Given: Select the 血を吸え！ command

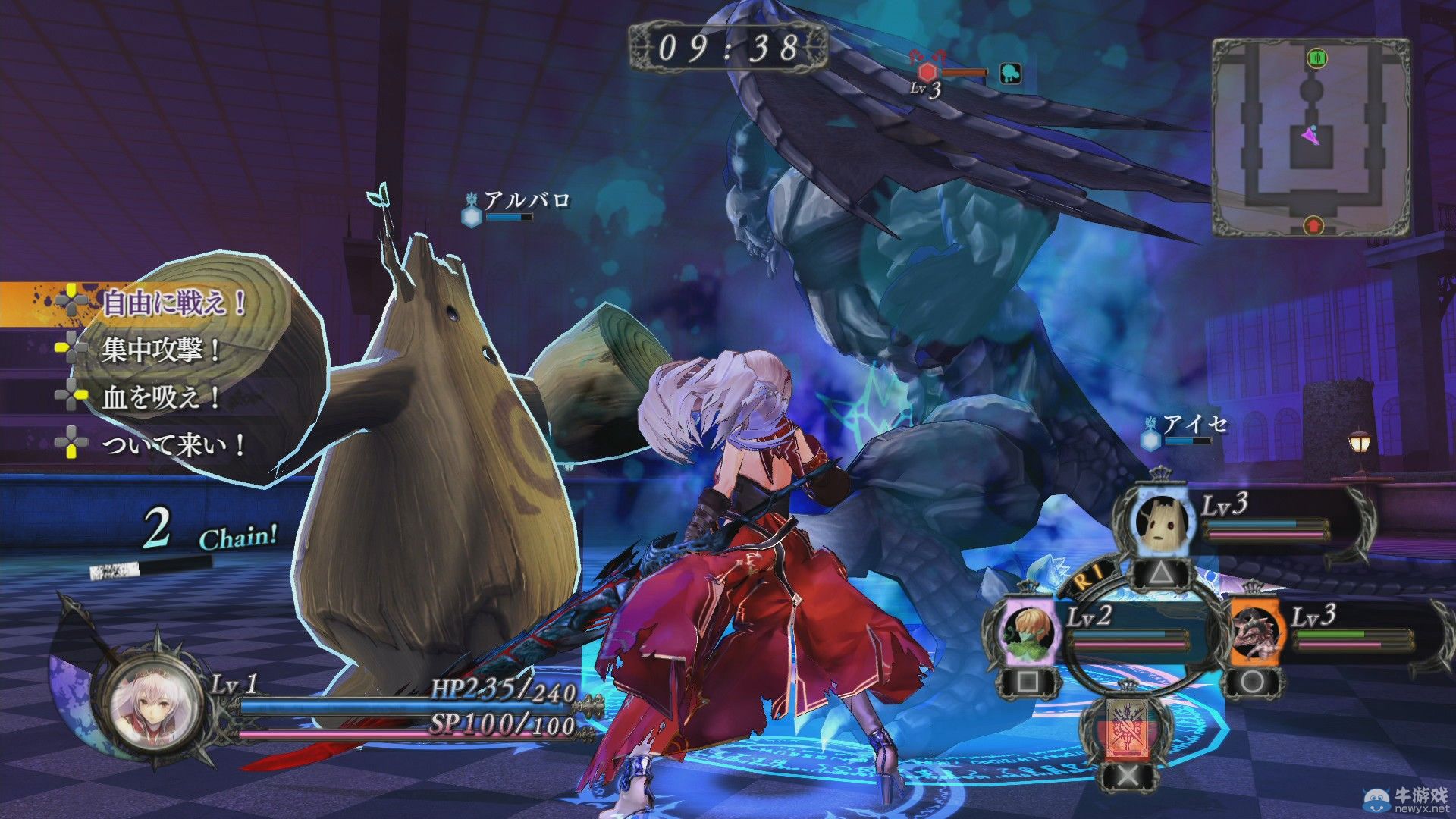Looking at the screenshot, I should 161,397.
